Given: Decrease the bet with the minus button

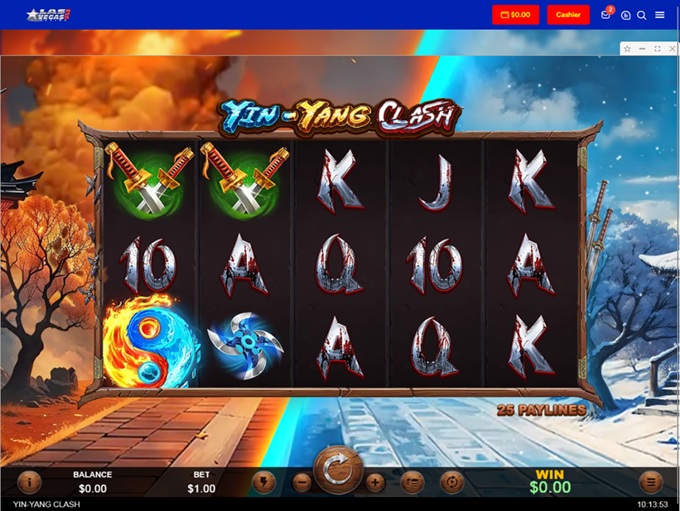Looking at the screenshot, I should (x=302, y=482).
